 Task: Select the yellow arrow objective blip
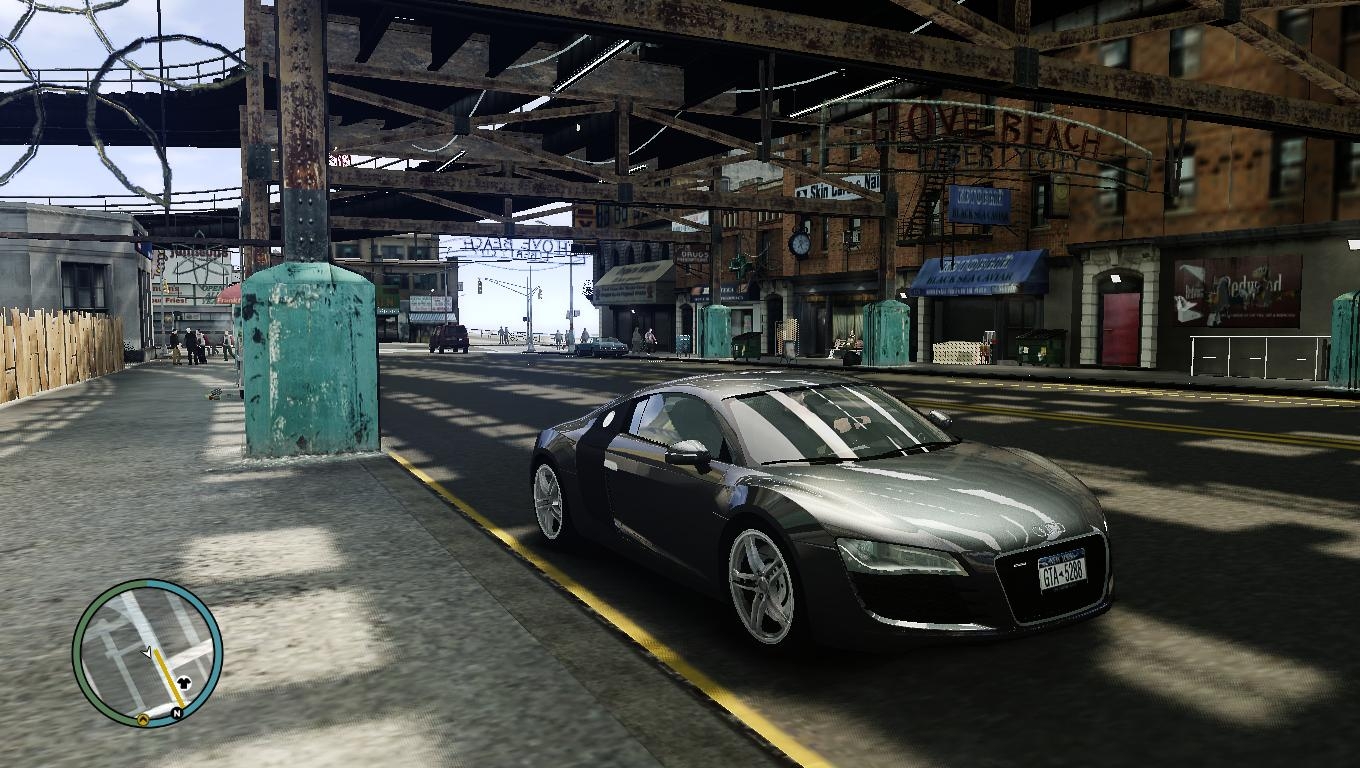(x=143, y=718)
